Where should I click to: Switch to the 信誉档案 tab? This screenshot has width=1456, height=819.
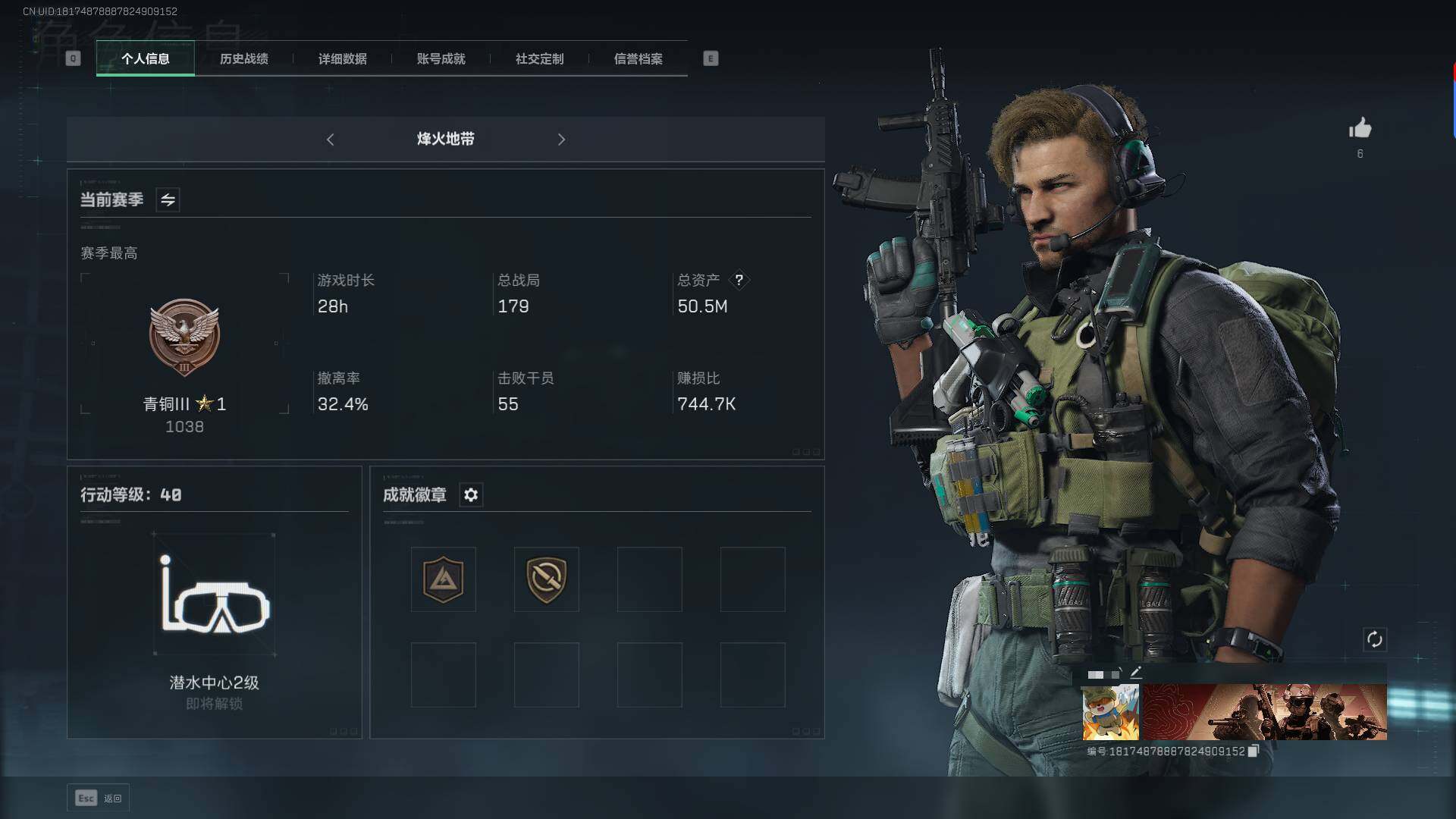point(638,58)
